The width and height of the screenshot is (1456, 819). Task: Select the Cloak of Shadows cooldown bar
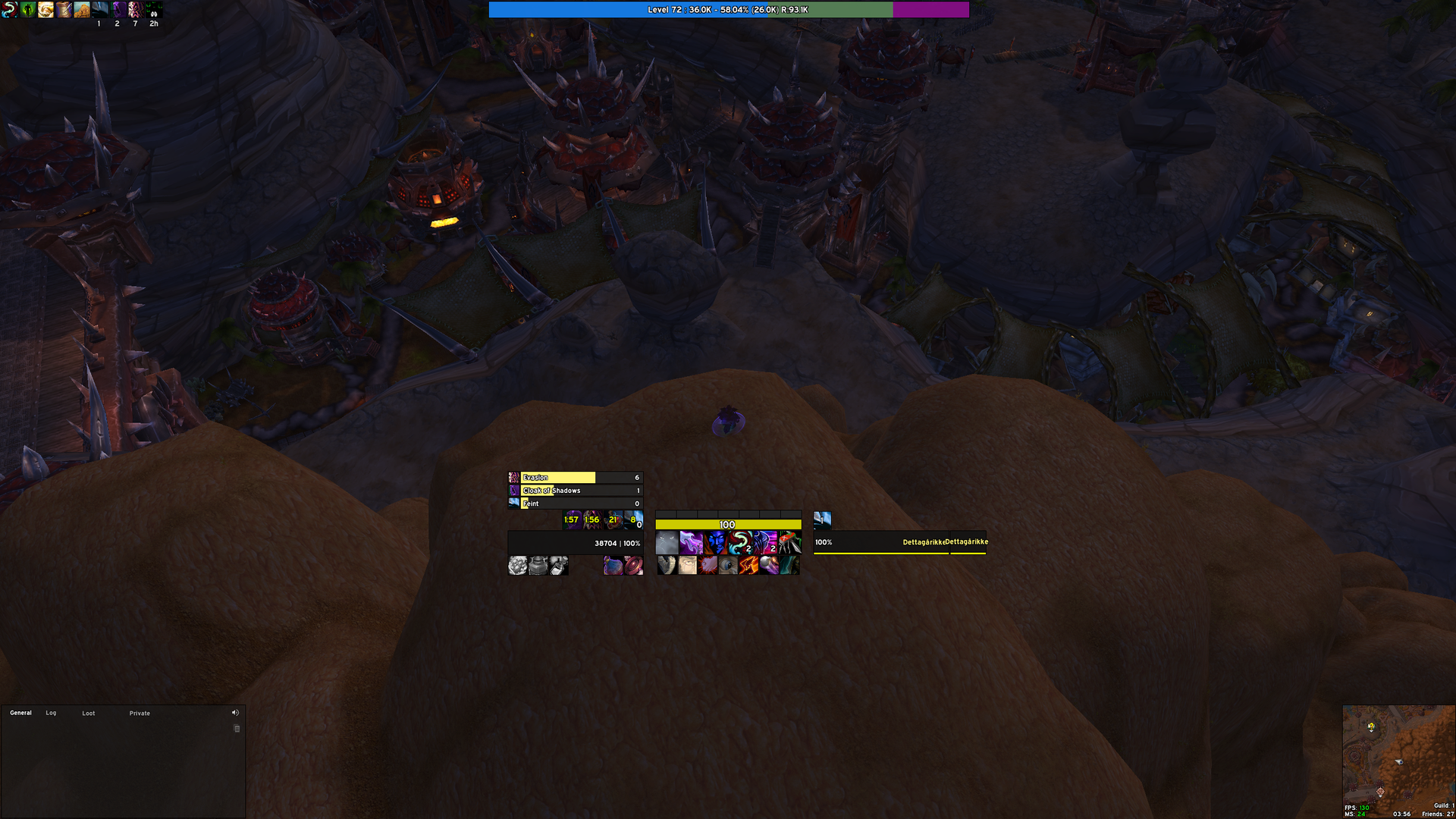click(576, 491)
